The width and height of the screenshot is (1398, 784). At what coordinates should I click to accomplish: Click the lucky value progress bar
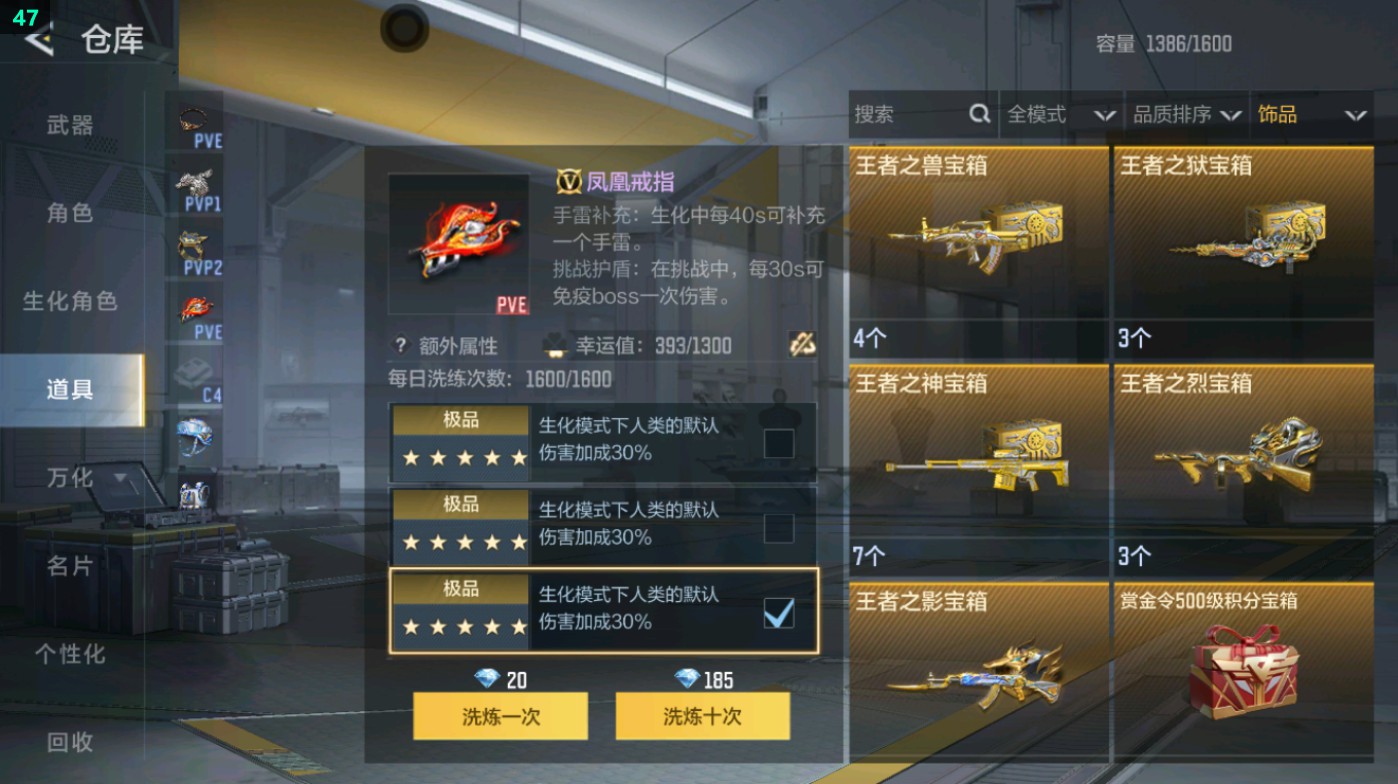pos(680,345)
